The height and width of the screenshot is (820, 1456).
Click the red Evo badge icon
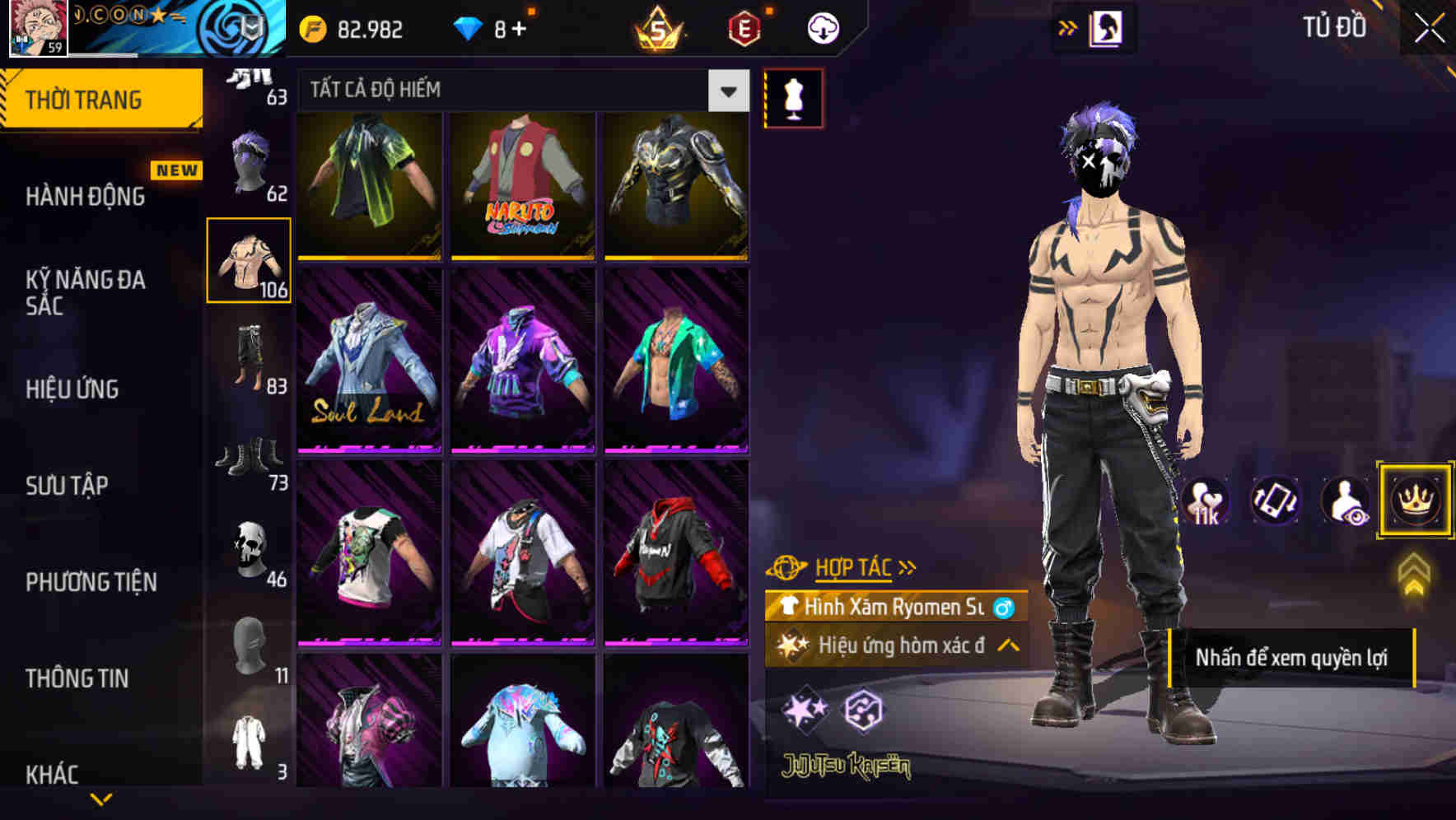[743, 26]
